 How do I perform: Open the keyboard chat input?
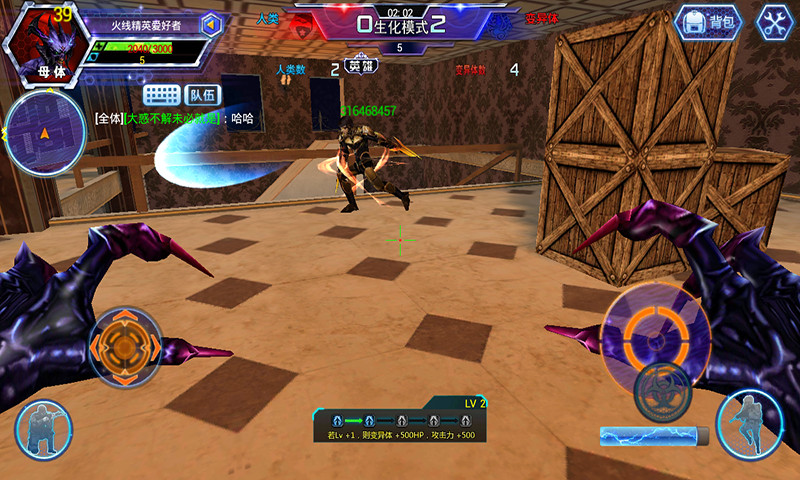161,96
